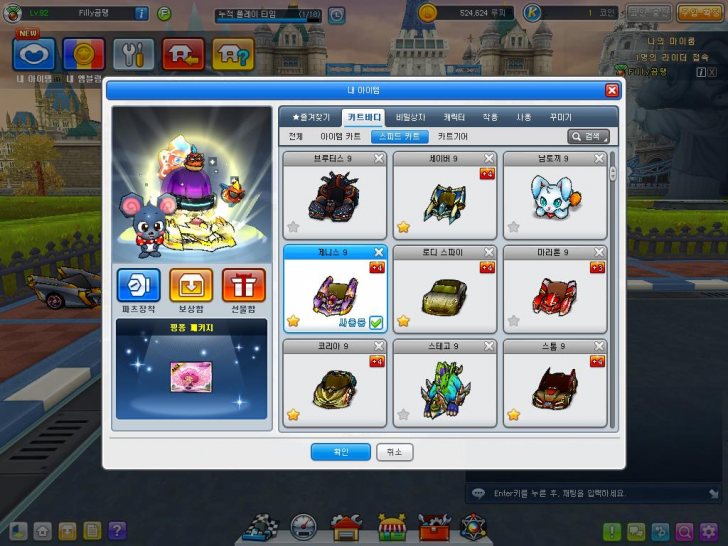Choose the 전체 filter

click(295, 136)
